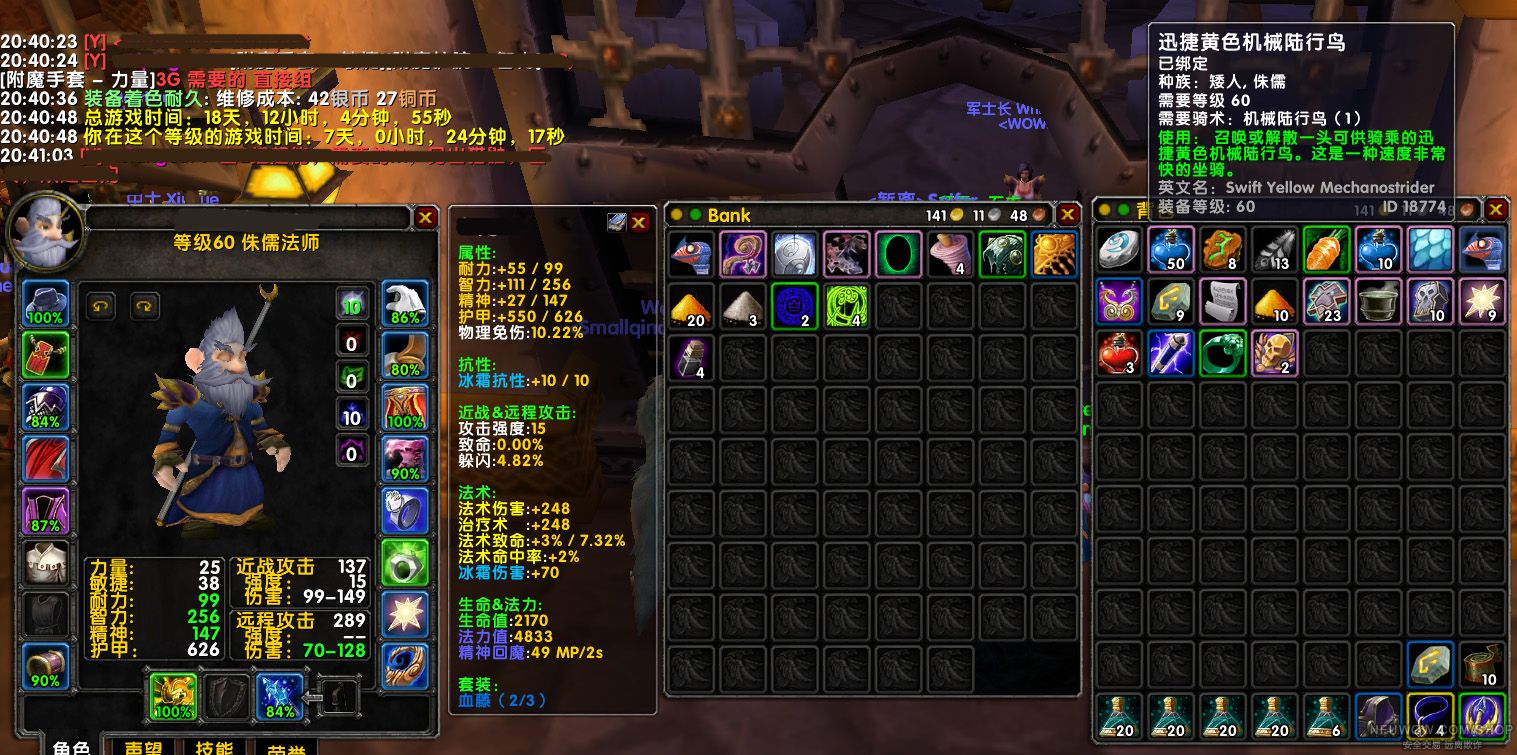The image size is (1517, 755).
Task: Select the green ring in the backpack
Action: (1223, 353)
